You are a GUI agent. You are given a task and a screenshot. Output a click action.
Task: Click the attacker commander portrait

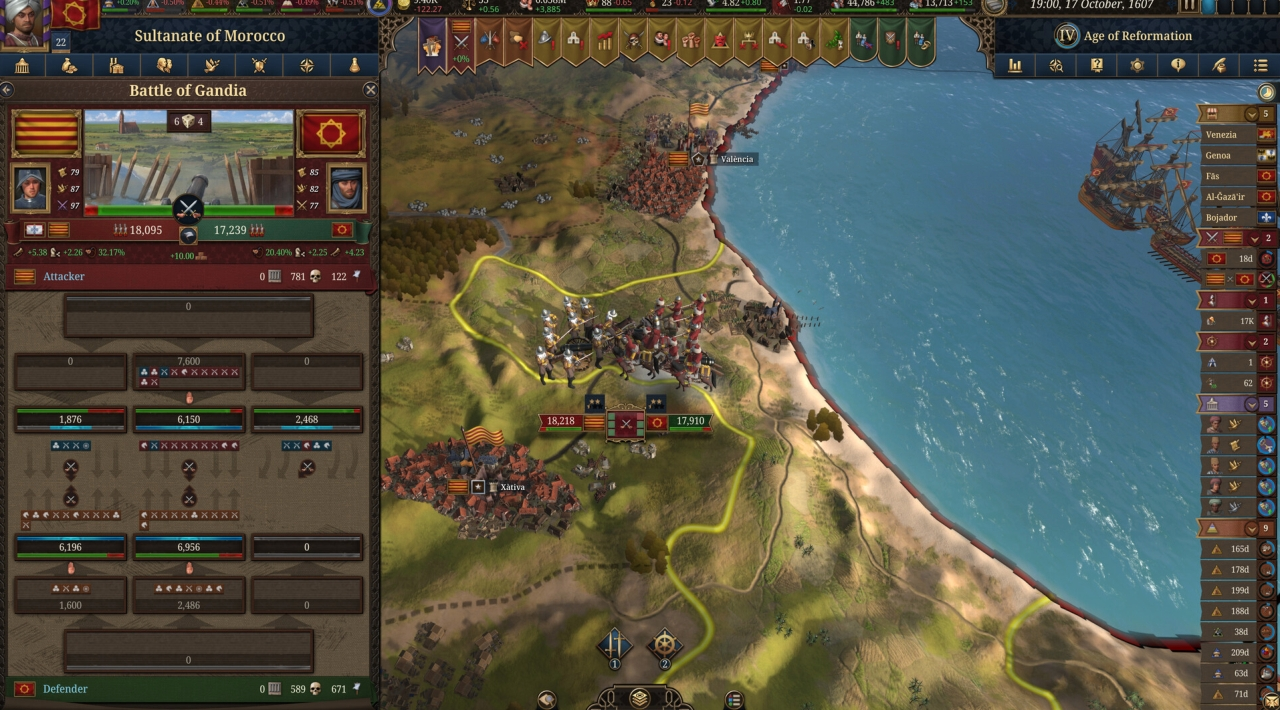tap(30, 187)
